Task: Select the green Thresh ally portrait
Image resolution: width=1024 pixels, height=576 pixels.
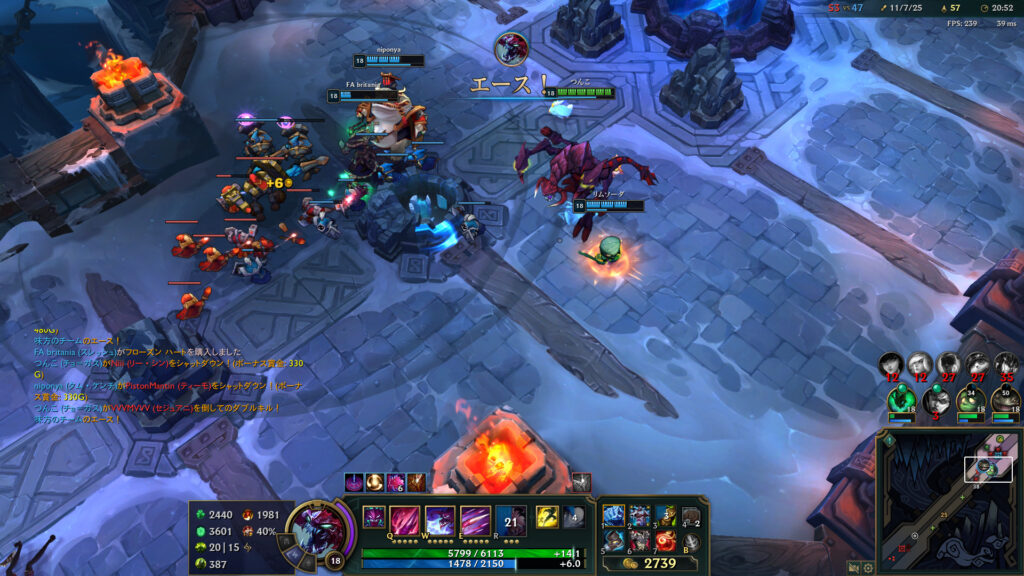Action: (x=901, y=399)
